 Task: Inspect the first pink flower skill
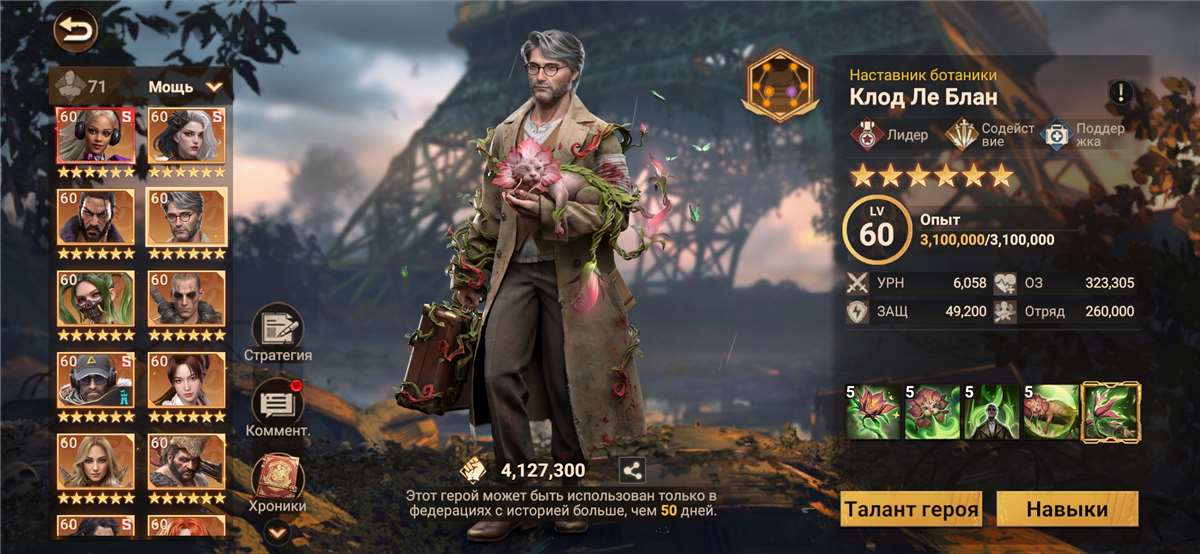tap(875, 412)
